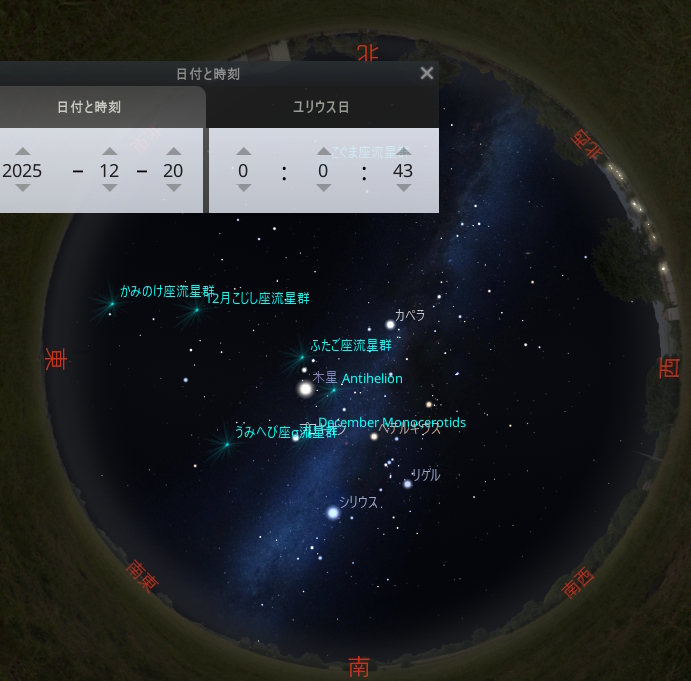Increase the minute value
This screenshot has width=691, height=681.
pyautogui.click(x=323, y=151)
